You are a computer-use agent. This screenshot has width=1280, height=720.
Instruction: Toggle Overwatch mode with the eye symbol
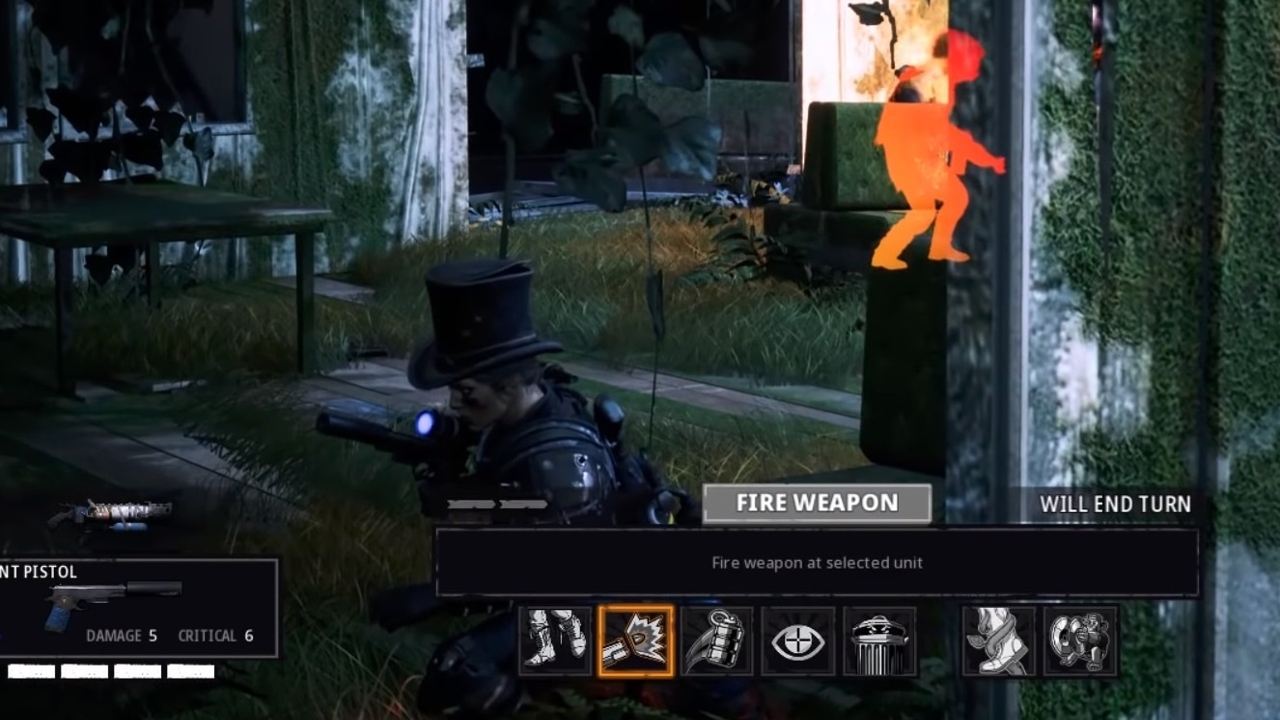click(797, 640)
